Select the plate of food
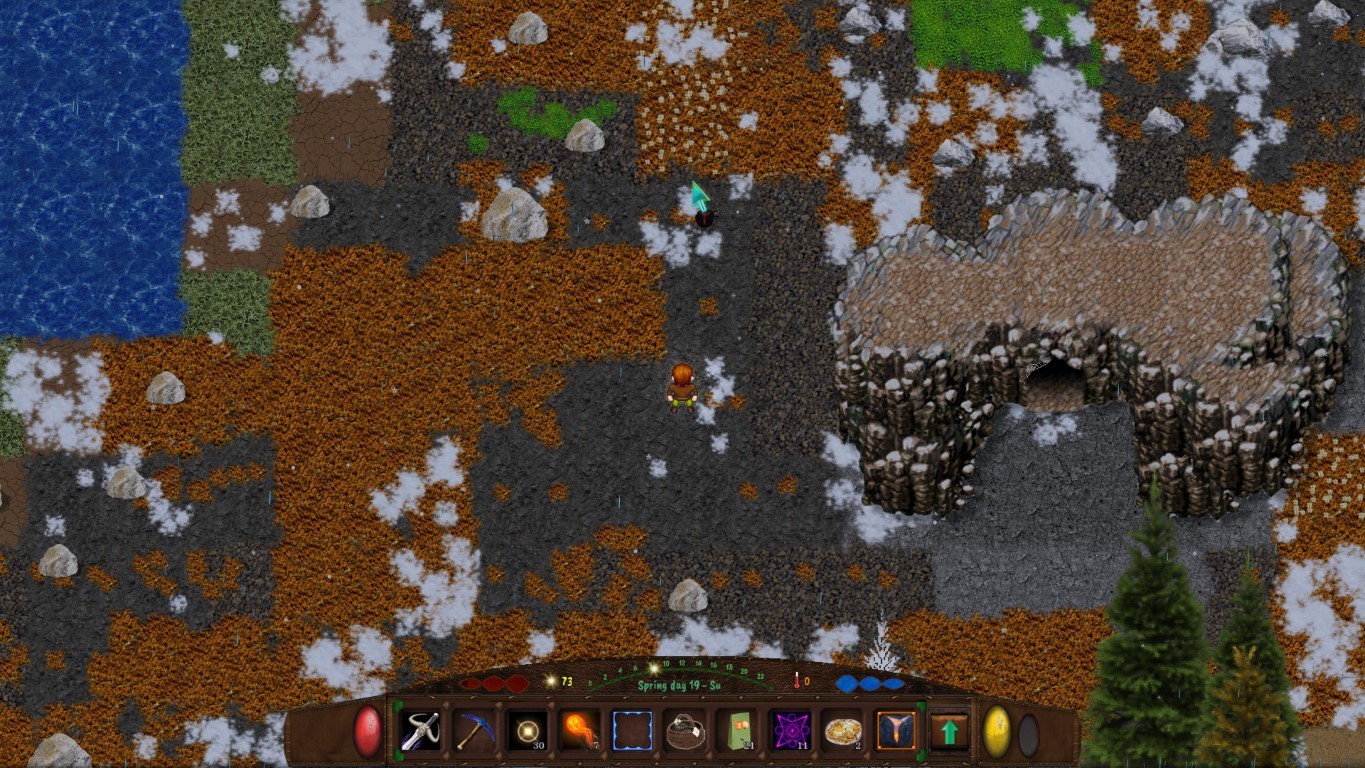Viewport: 1365px width, 768px height. (x=843, y=731)
